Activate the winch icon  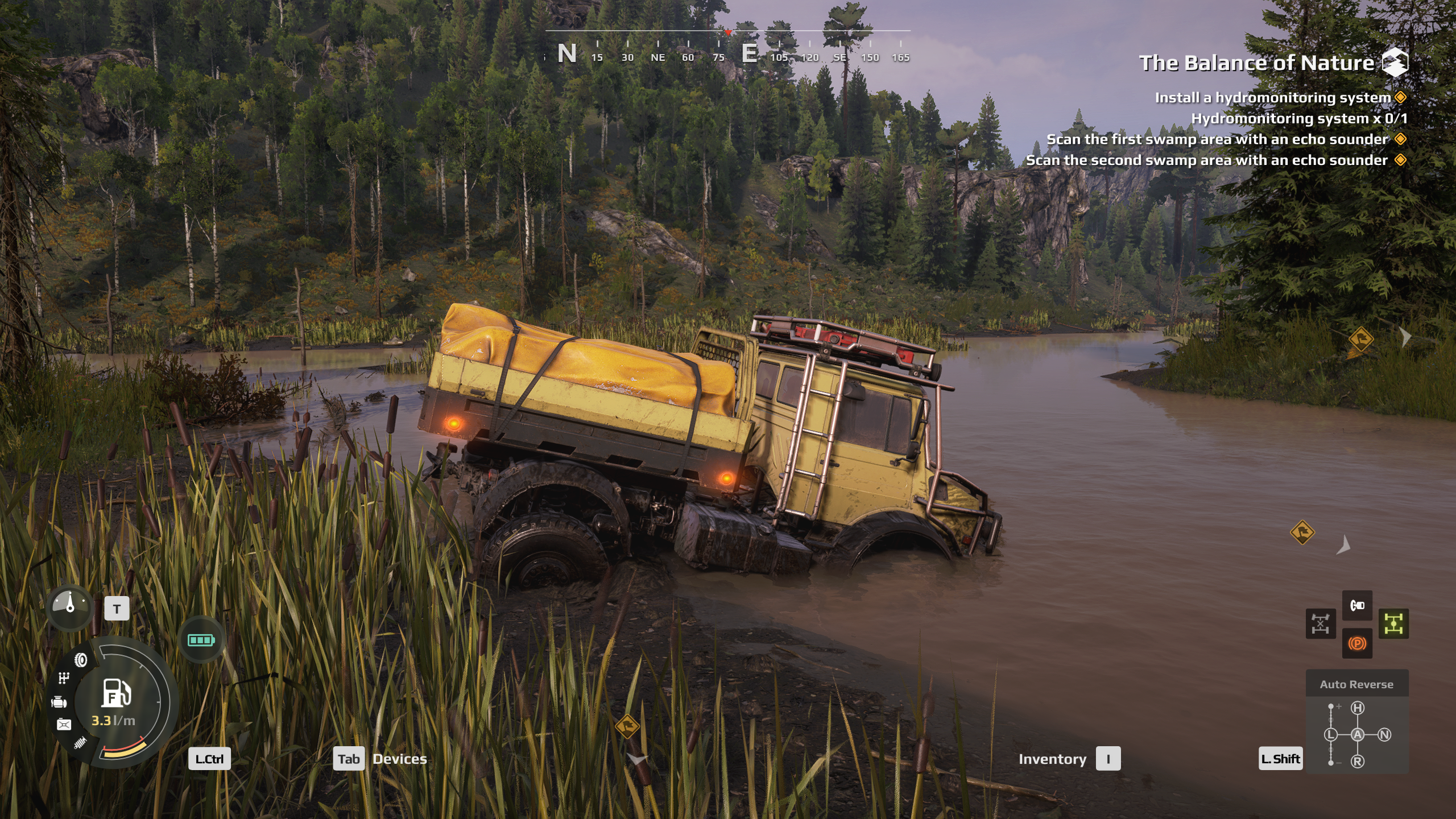pos(1357,605)
